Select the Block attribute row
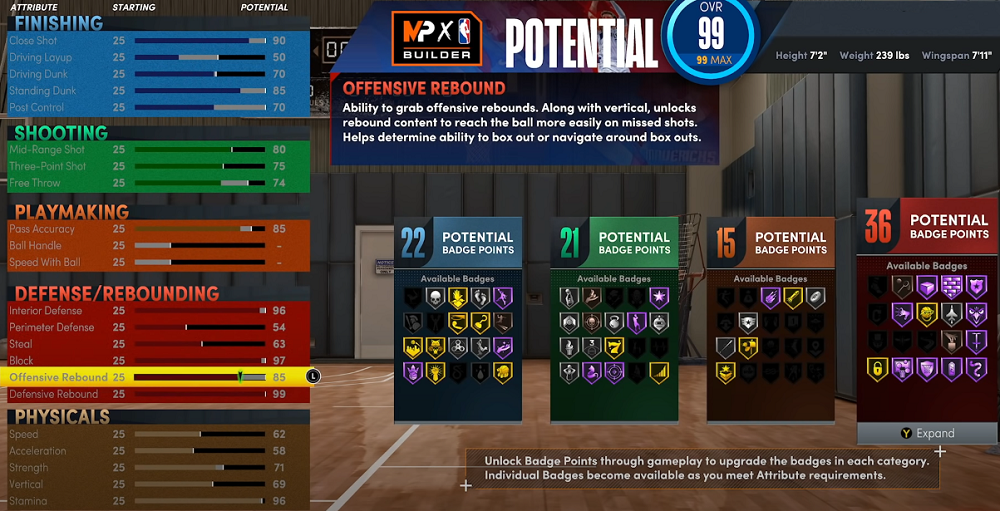Viewport: 1000px width, 511px height. (150, 360)
